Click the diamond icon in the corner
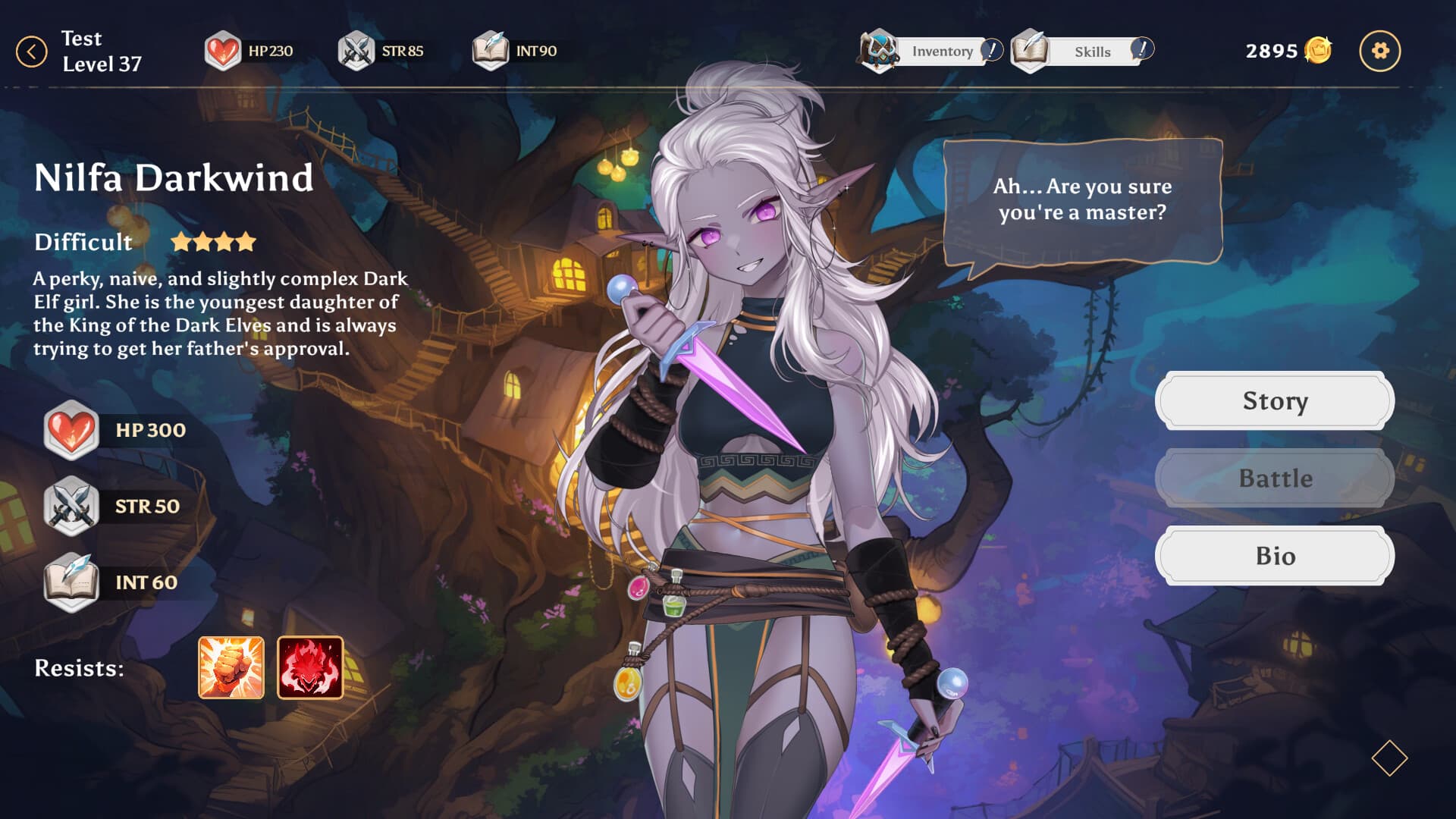The image size is (1456, 819). (1389, 758)
